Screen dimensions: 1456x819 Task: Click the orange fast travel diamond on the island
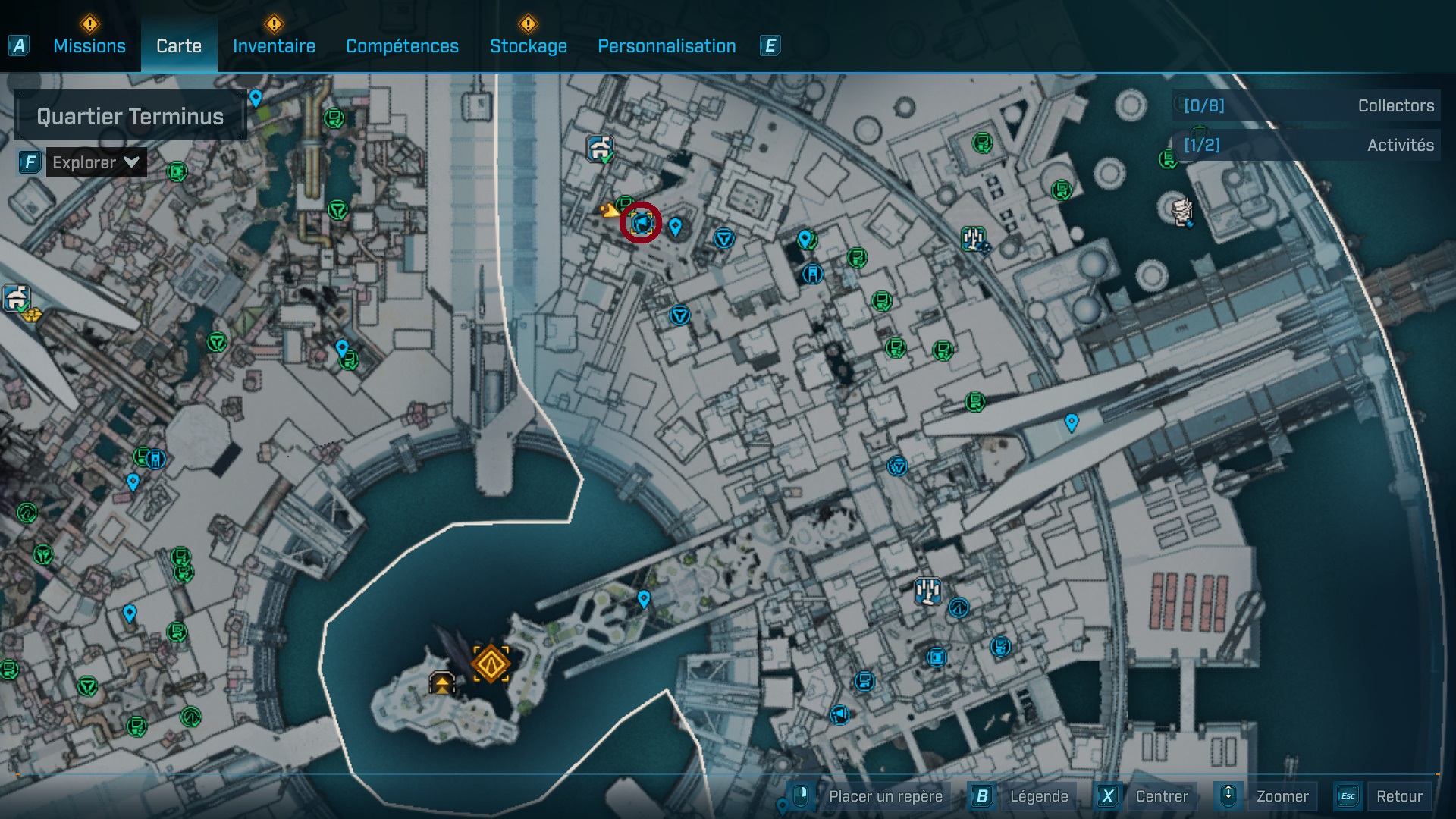coord(491,664)
